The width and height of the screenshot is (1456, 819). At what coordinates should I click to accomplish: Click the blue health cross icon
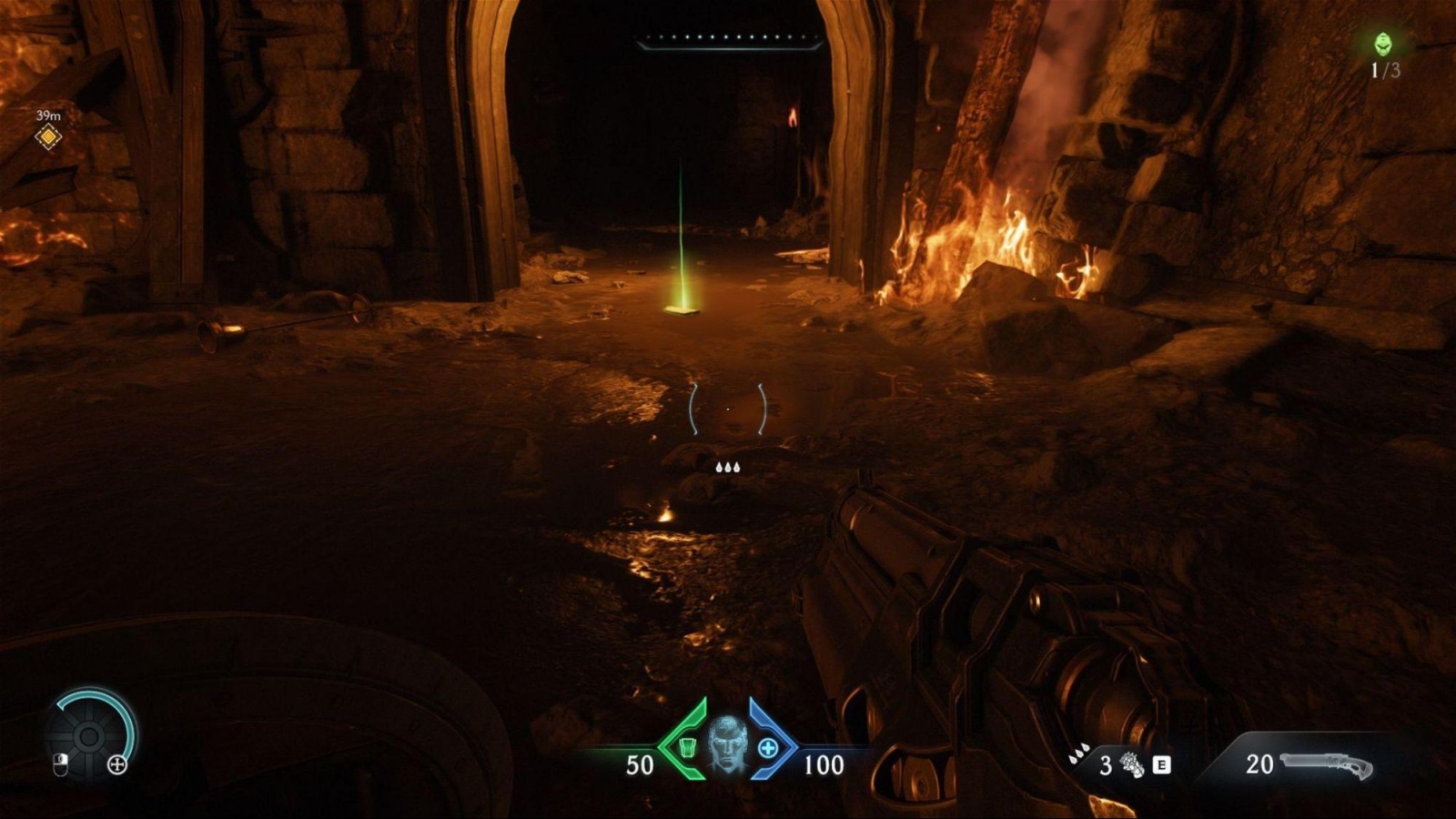click(x=768, y=748)
